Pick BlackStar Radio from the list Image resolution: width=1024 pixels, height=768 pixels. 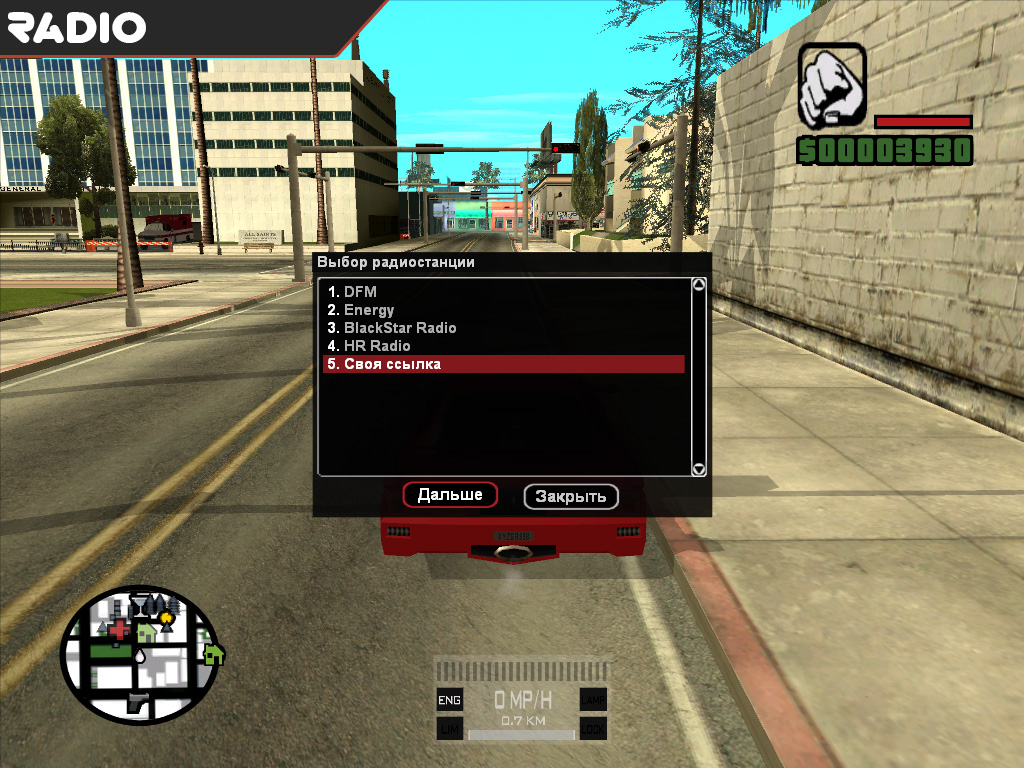pos(399,328)
